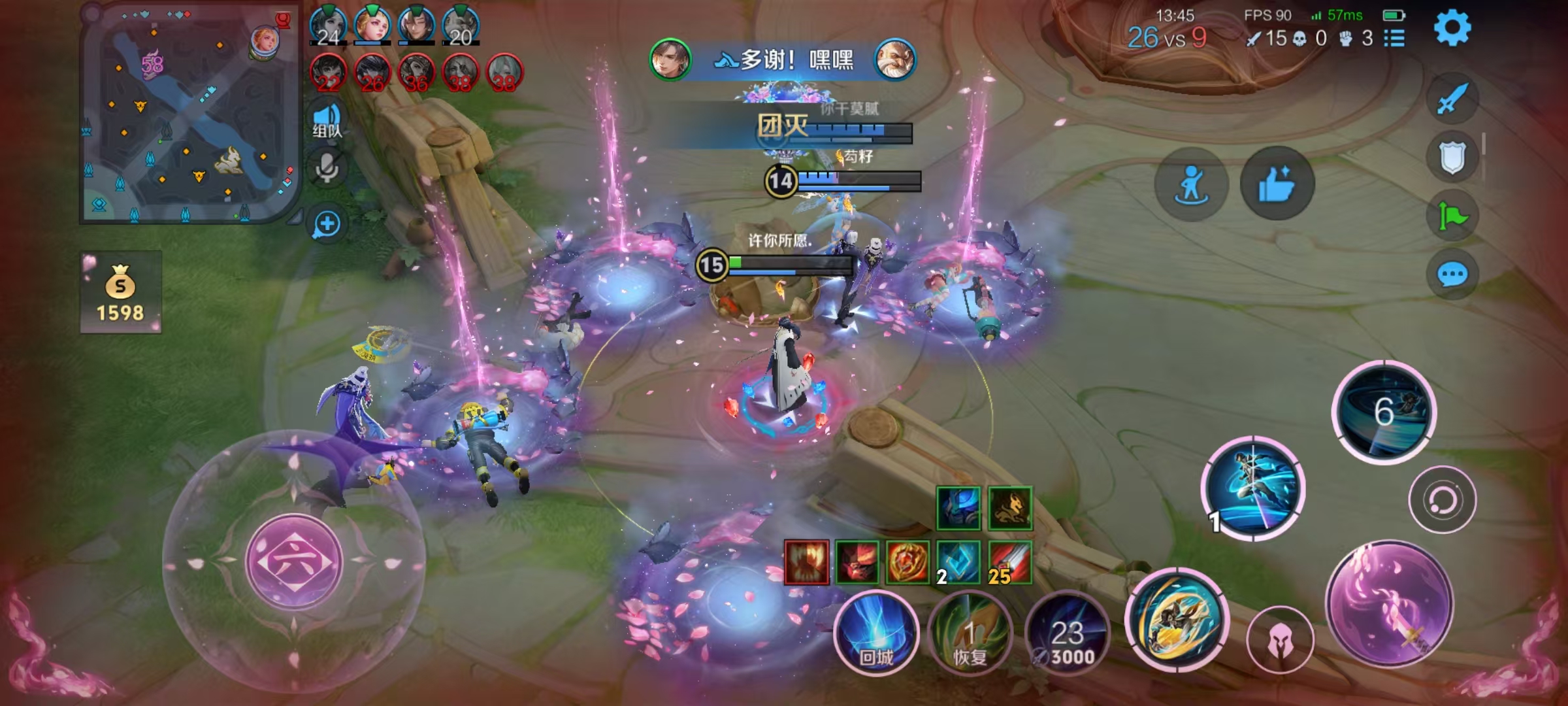
Task: Toggle the team voice speaker (组队)
Action: (x=327, y=120)
